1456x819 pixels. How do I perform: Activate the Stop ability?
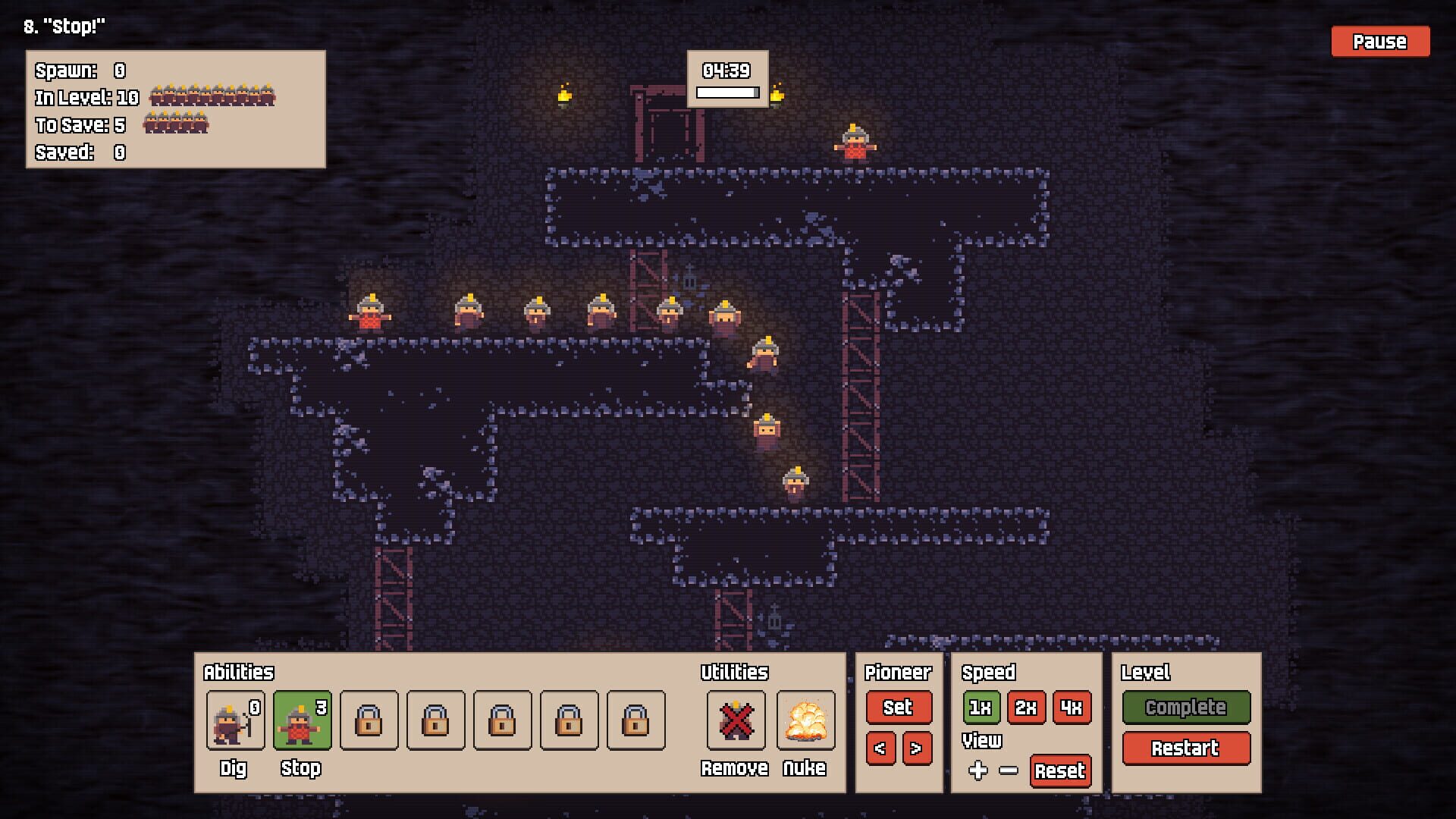pyautogui.click(x=302, y=720)
